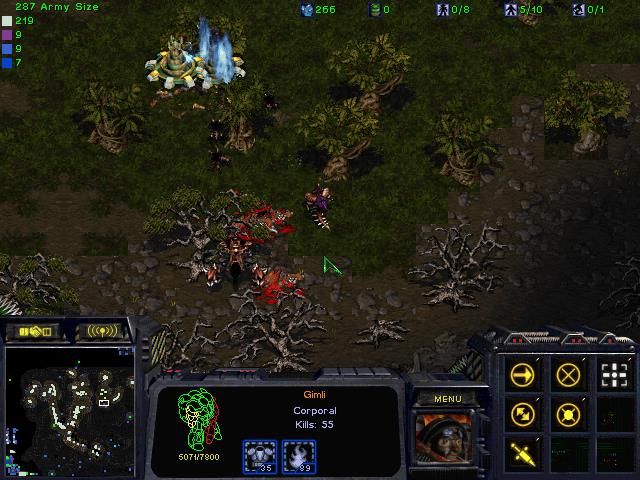This screenshot has height=480, width=640.
Task: Select the armor upgrade icon showing 35
Action: pyautogui.click(x=261, y=456)
